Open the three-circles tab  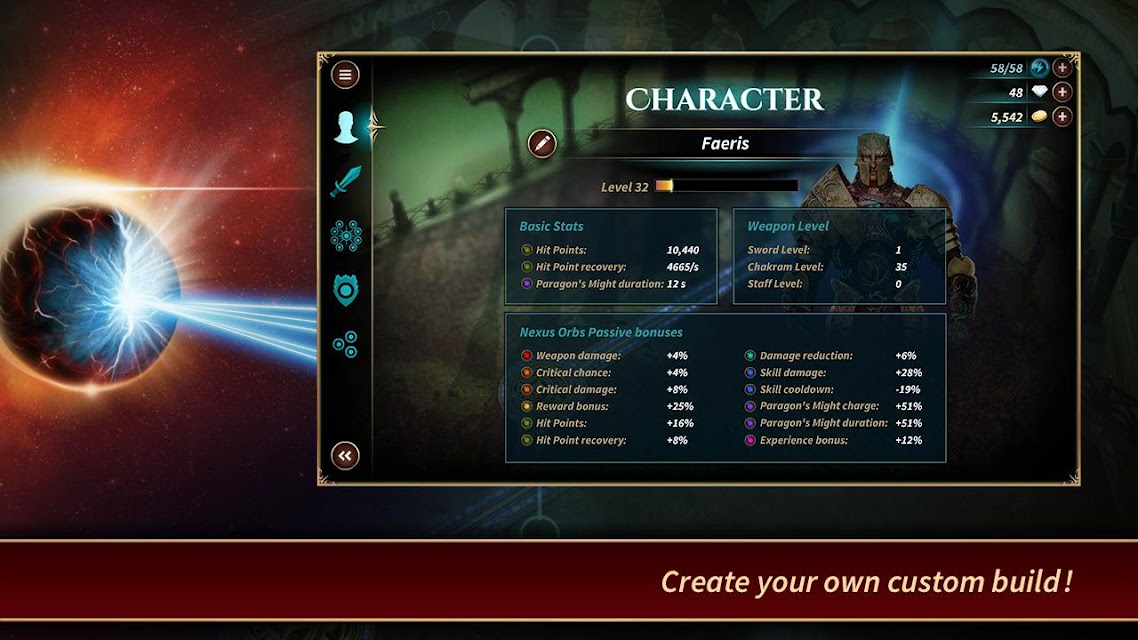coord(345,345)
